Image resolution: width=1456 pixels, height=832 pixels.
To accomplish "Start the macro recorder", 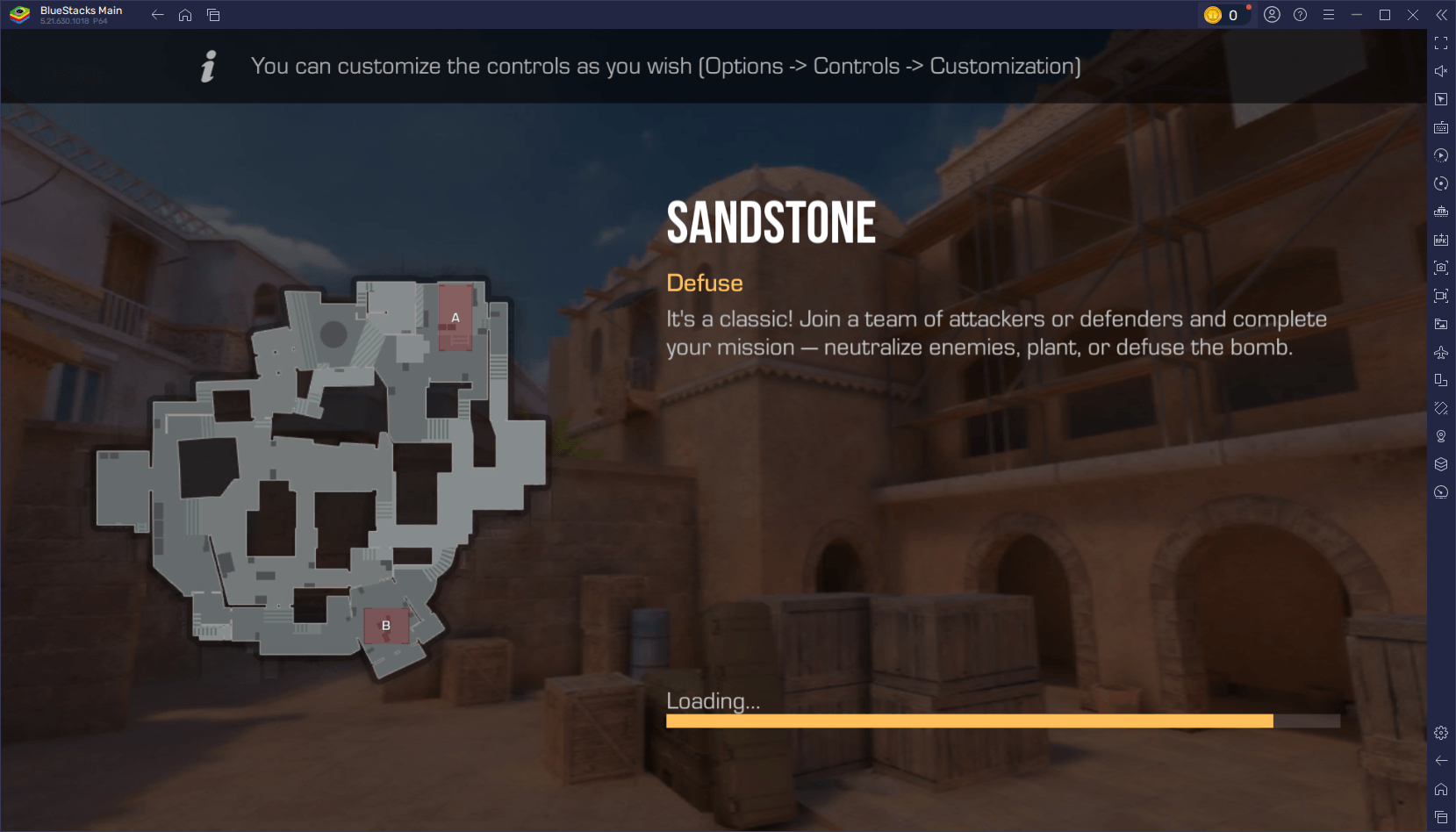I will 1441,155.
